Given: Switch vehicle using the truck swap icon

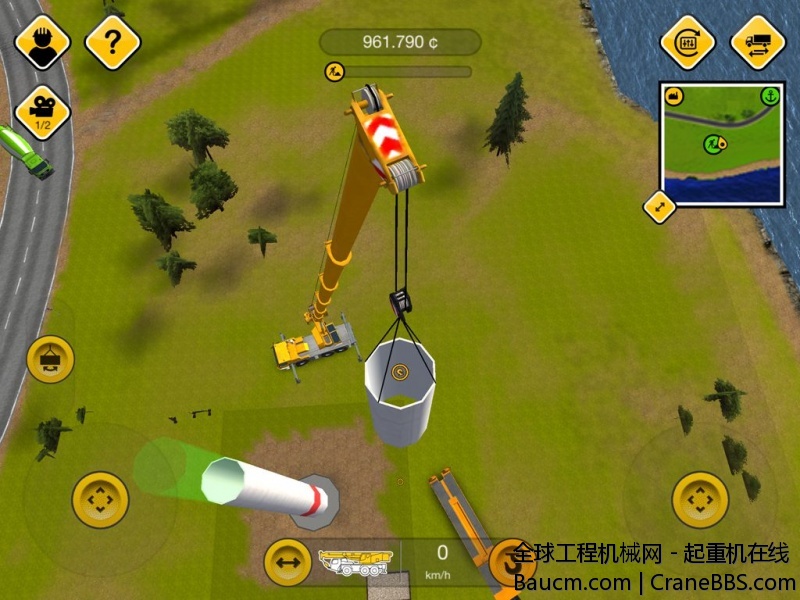Looking at the screenshot, I should point(757,42).
